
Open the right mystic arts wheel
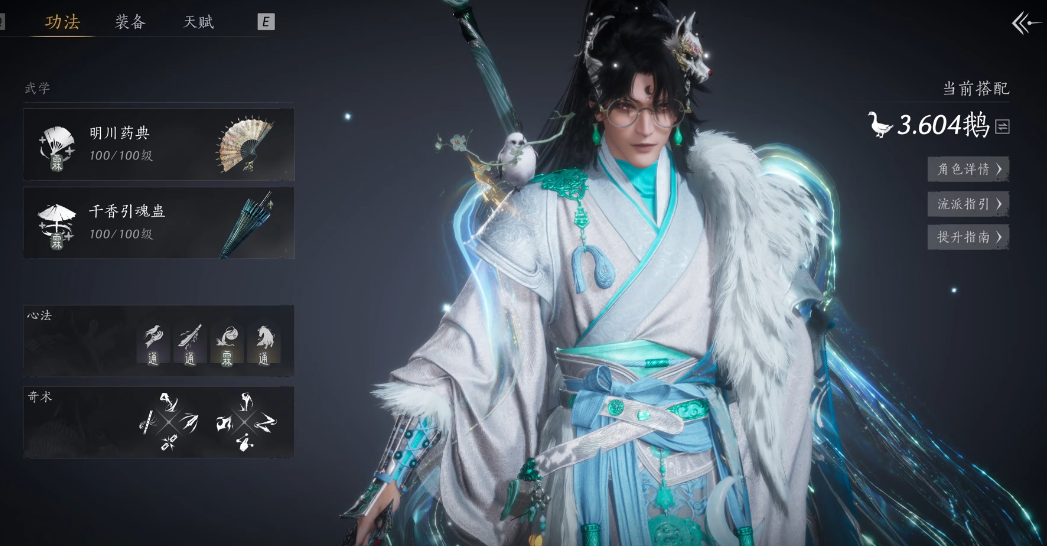244,422
